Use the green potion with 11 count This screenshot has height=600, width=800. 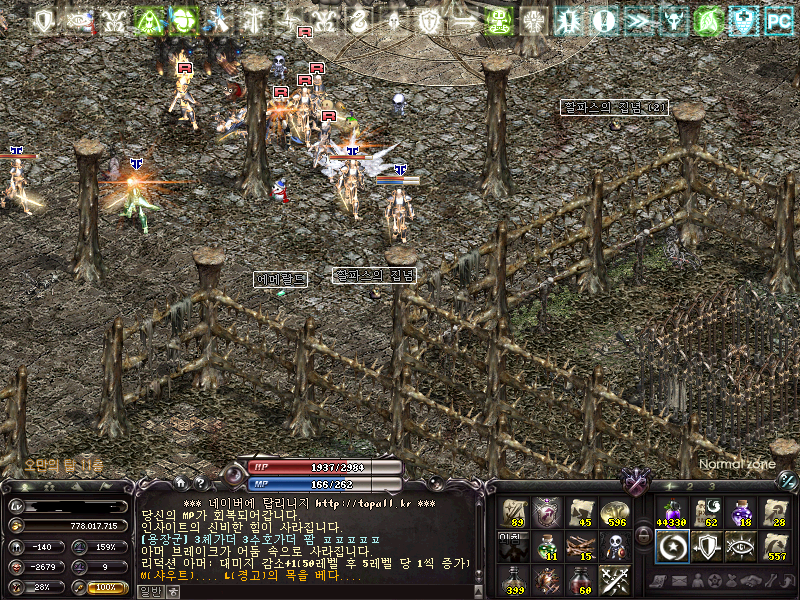point(547,545)
